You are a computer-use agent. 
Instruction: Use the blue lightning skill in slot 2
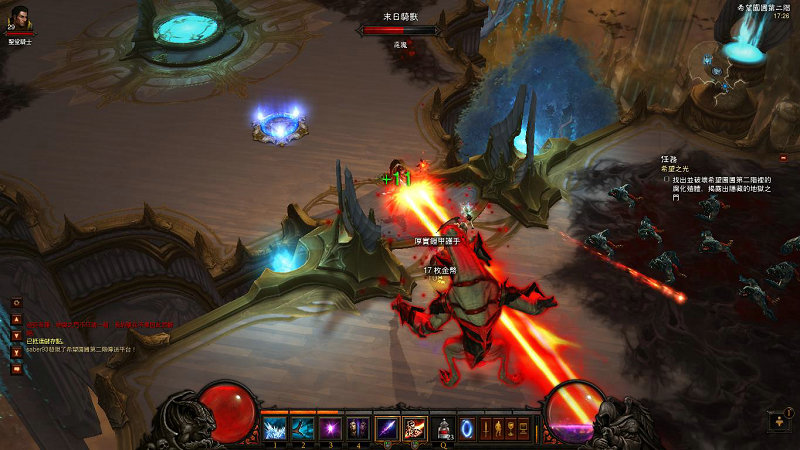(x=302, y=429)
